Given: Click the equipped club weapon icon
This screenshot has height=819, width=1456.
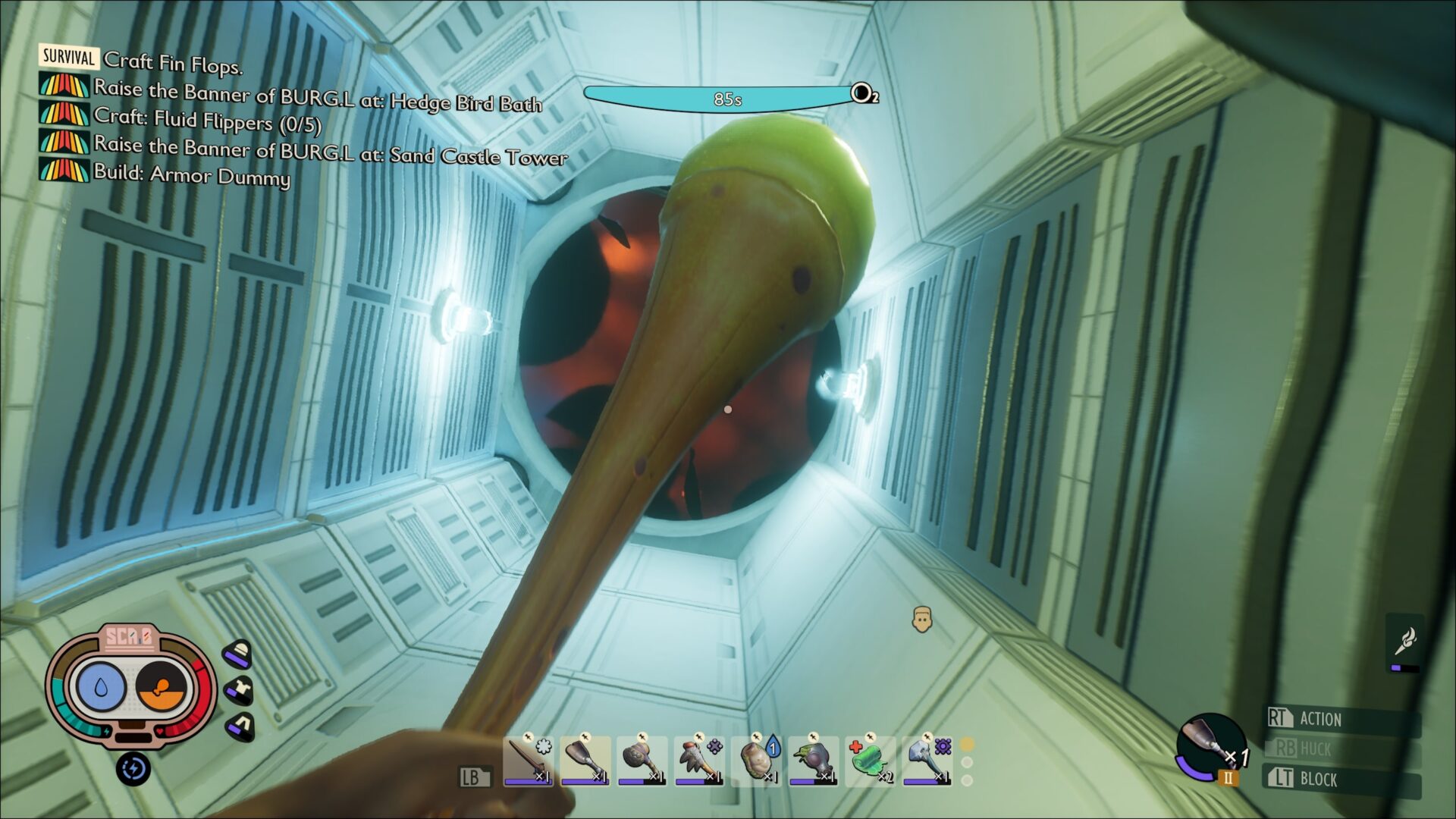Looking at the screenshot, I should [x=1209, y=745].
